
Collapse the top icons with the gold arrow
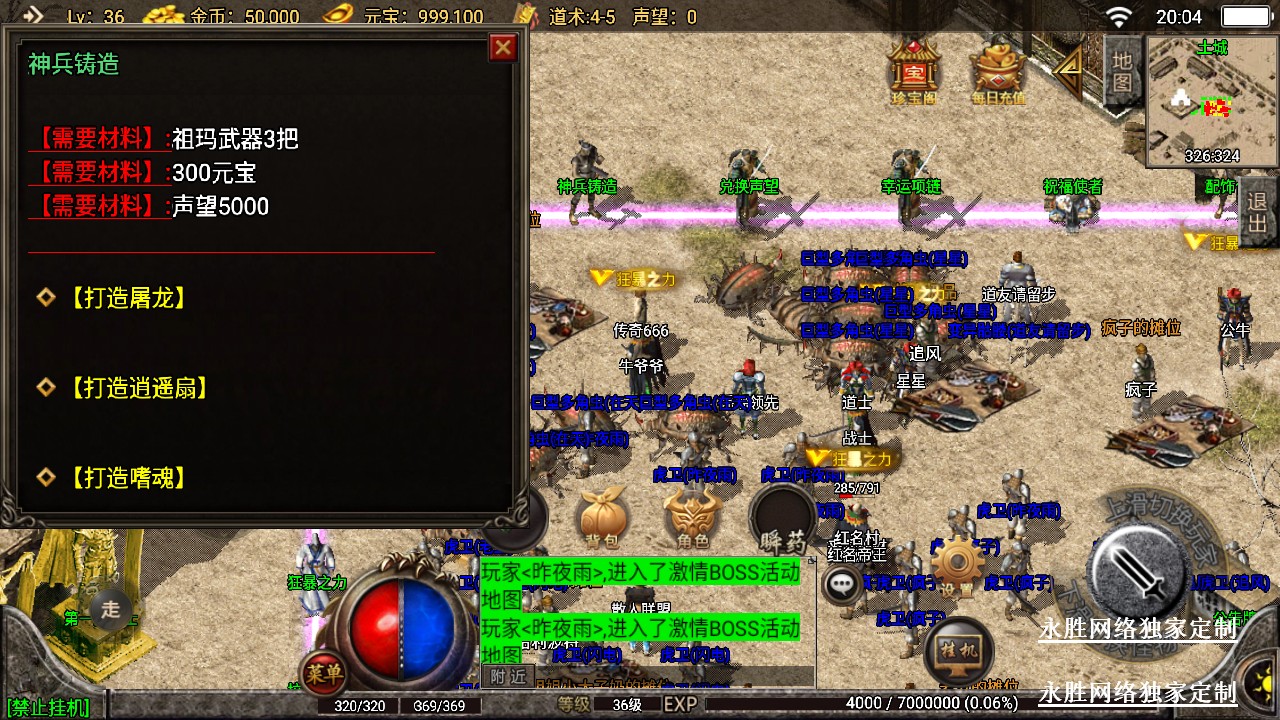[1069, 66]
